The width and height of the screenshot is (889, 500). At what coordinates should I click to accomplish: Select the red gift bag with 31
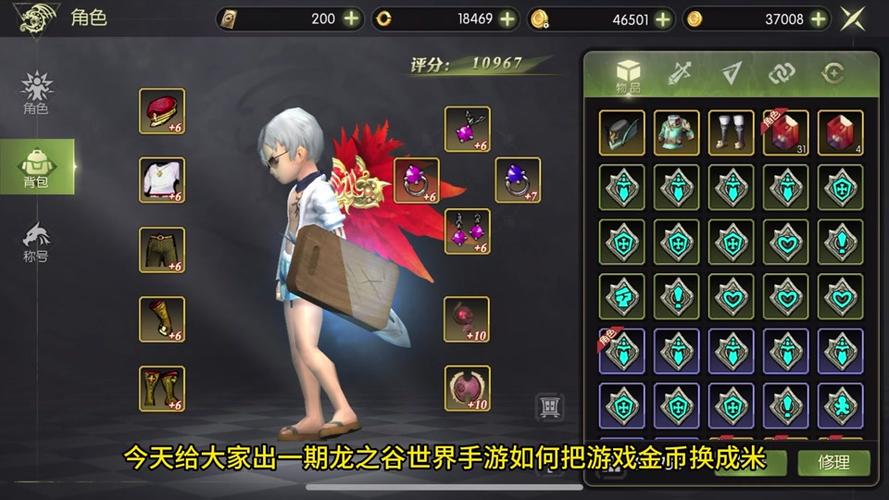785,132
